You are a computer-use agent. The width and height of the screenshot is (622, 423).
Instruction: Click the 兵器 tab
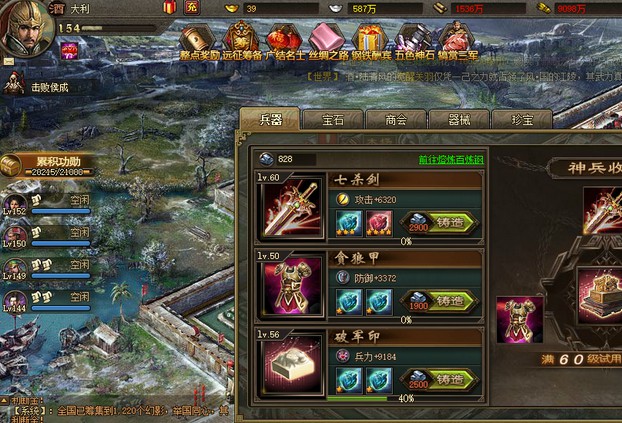(270, 119)
